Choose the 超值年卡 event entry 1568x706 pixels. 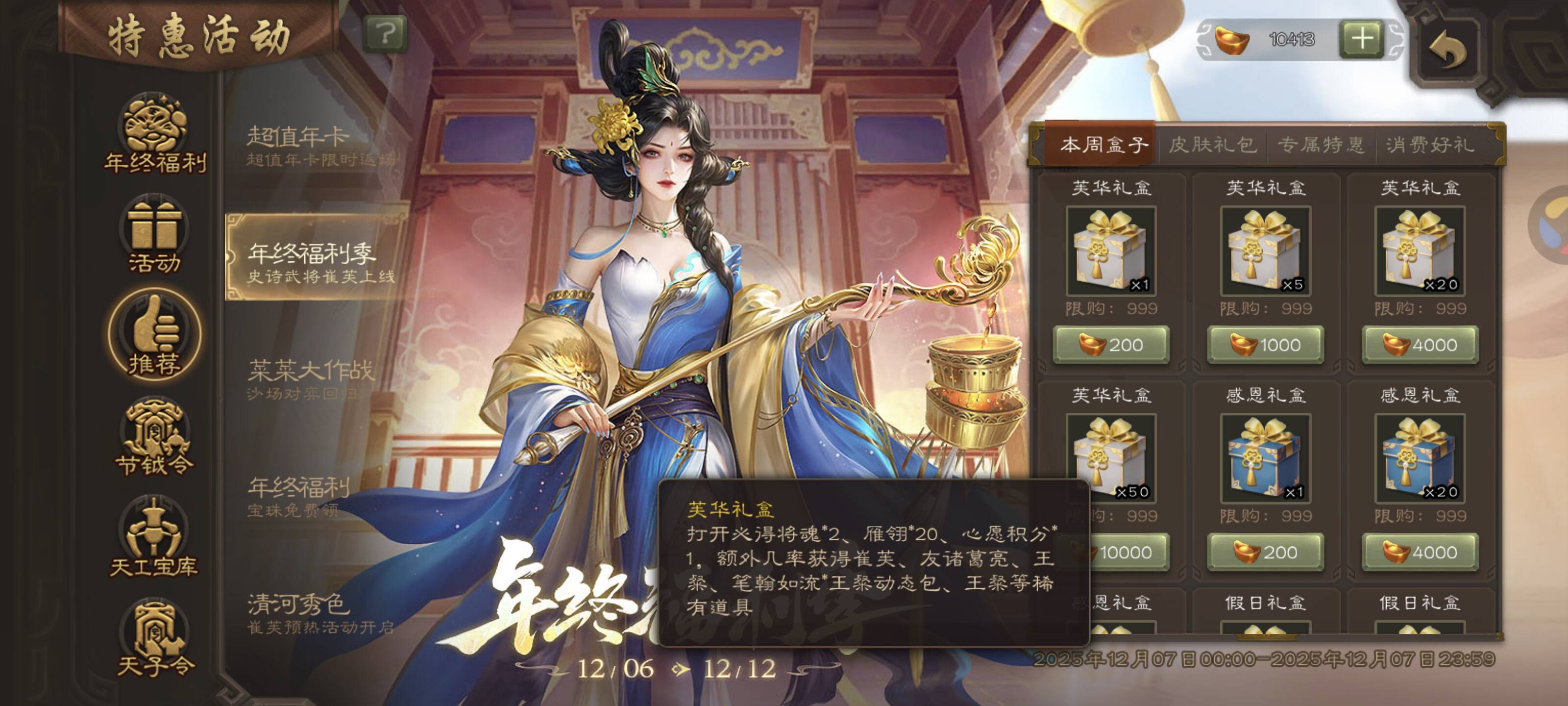click(317, 145)
